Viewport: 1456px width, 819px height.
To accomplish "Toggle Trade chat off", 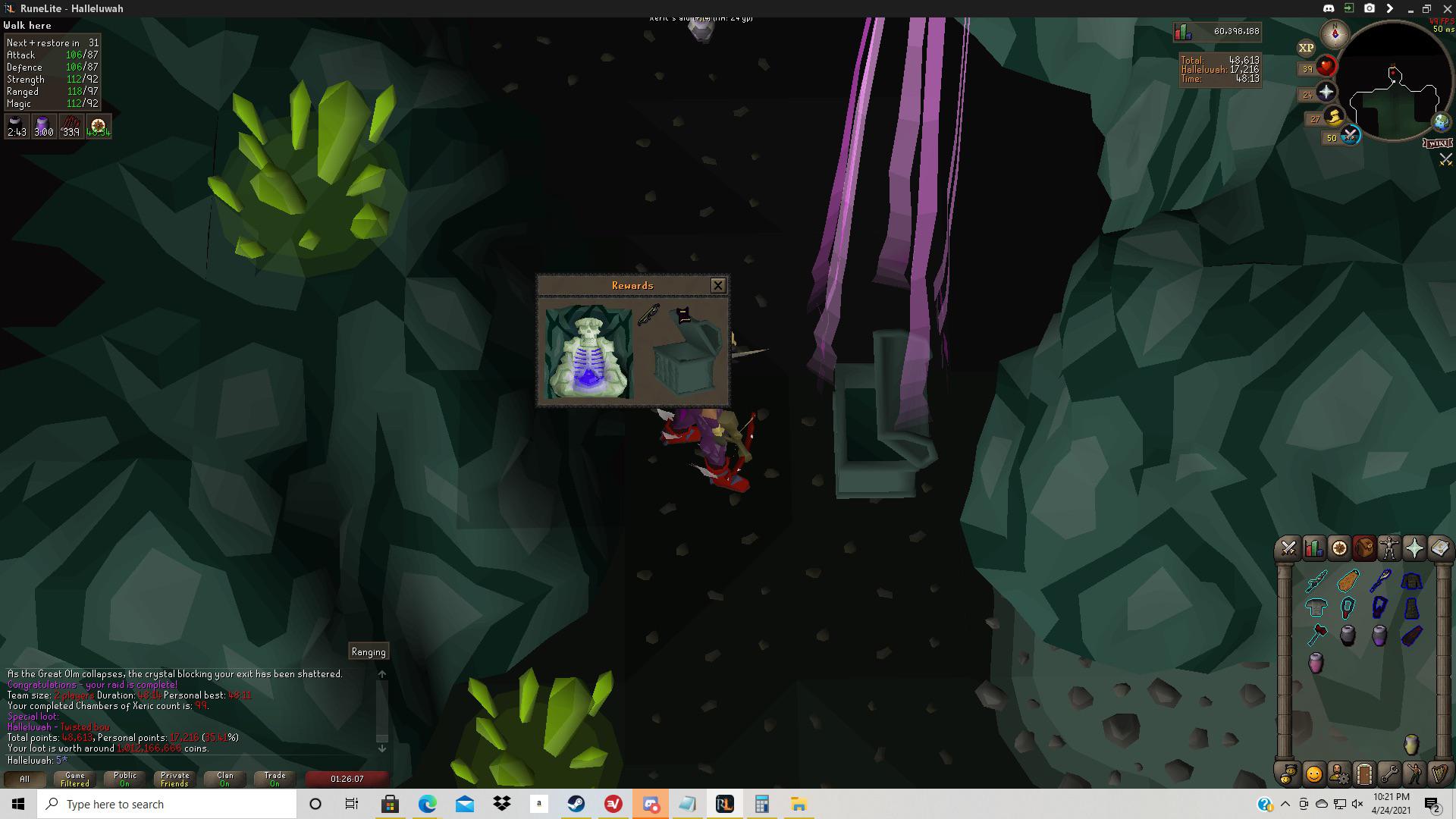I will (x=274, y=778).
